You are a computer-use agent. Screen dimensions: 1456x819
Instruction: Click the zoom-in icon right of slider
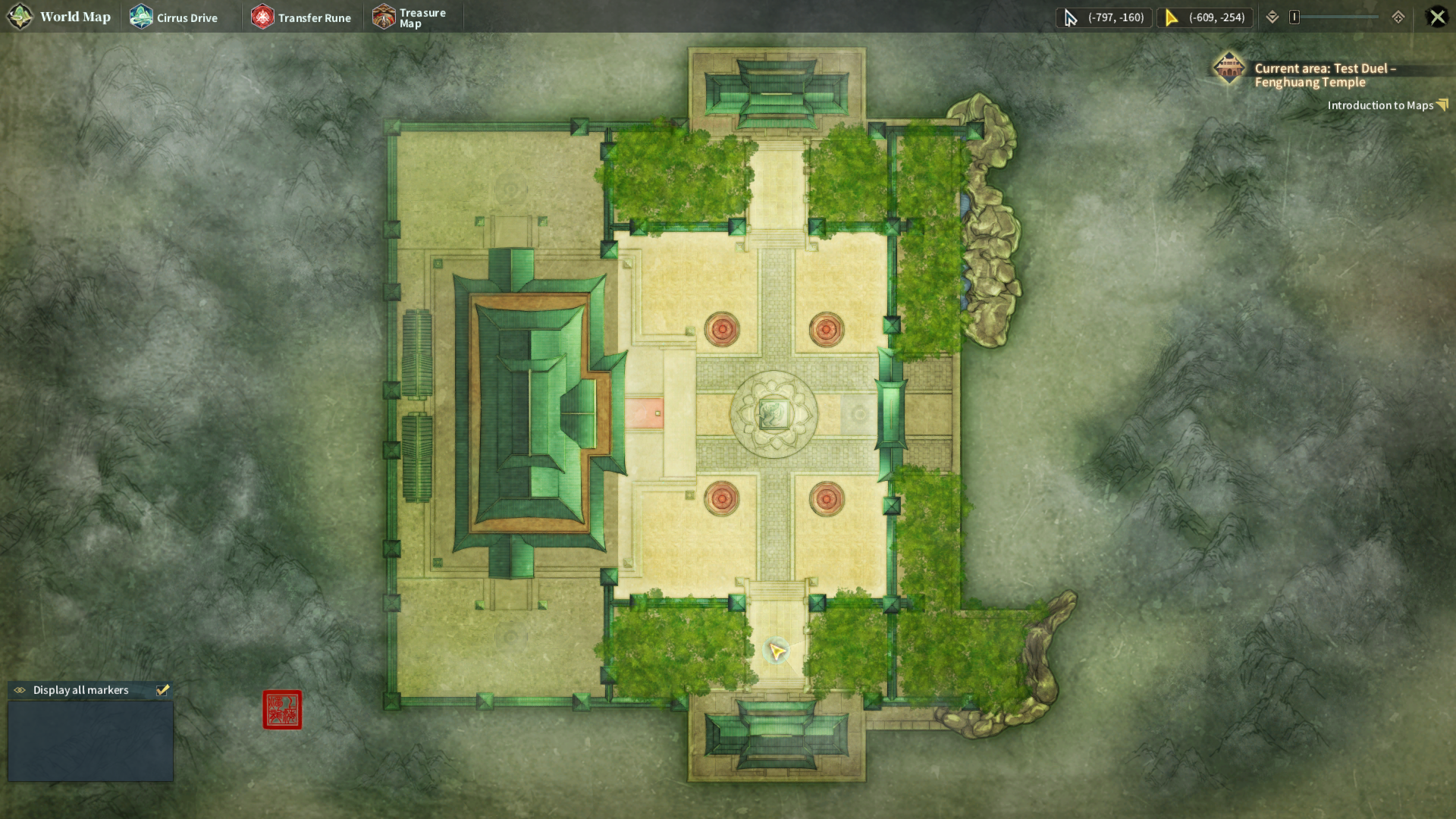point(1398,17)
